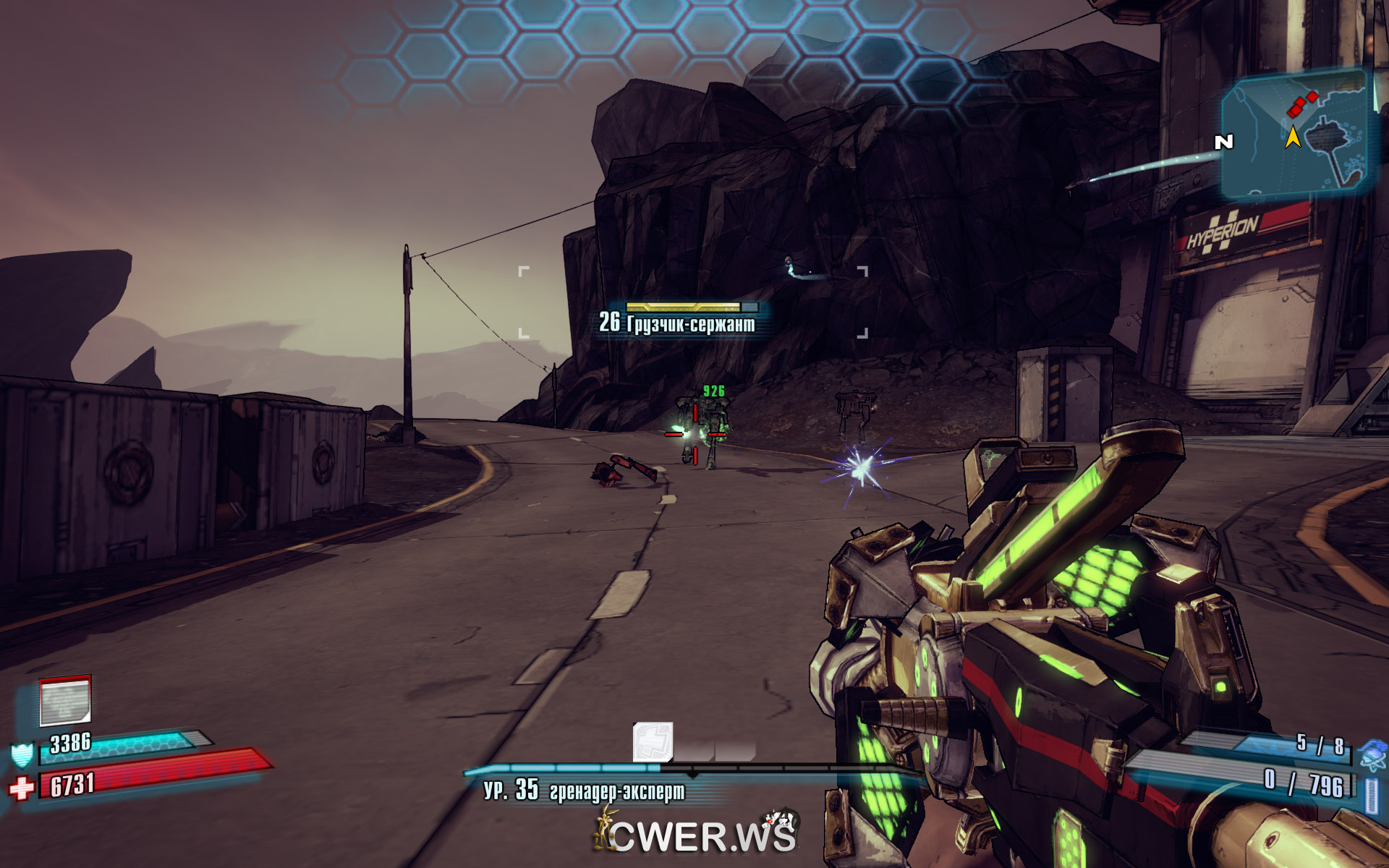Click the red health cross icon
The image size is (1389, 868).
[x=22, y=787]
